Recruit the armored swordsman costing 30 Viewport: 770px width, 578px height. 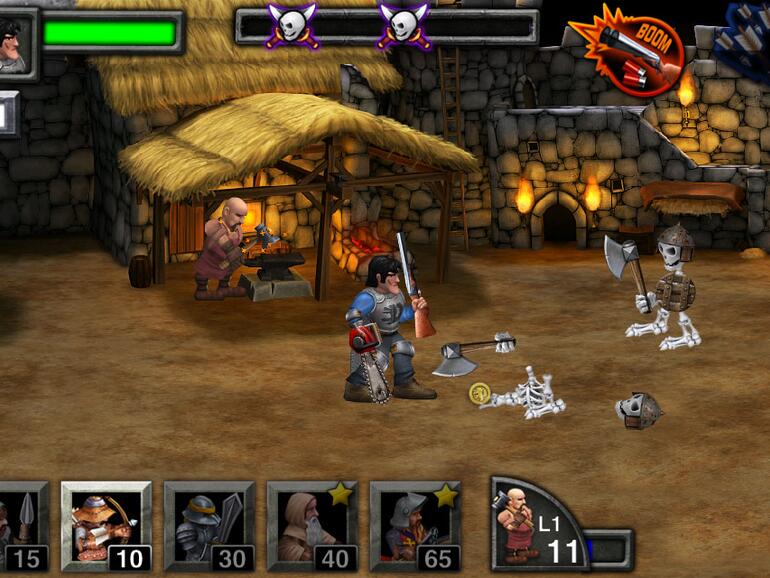209,527
